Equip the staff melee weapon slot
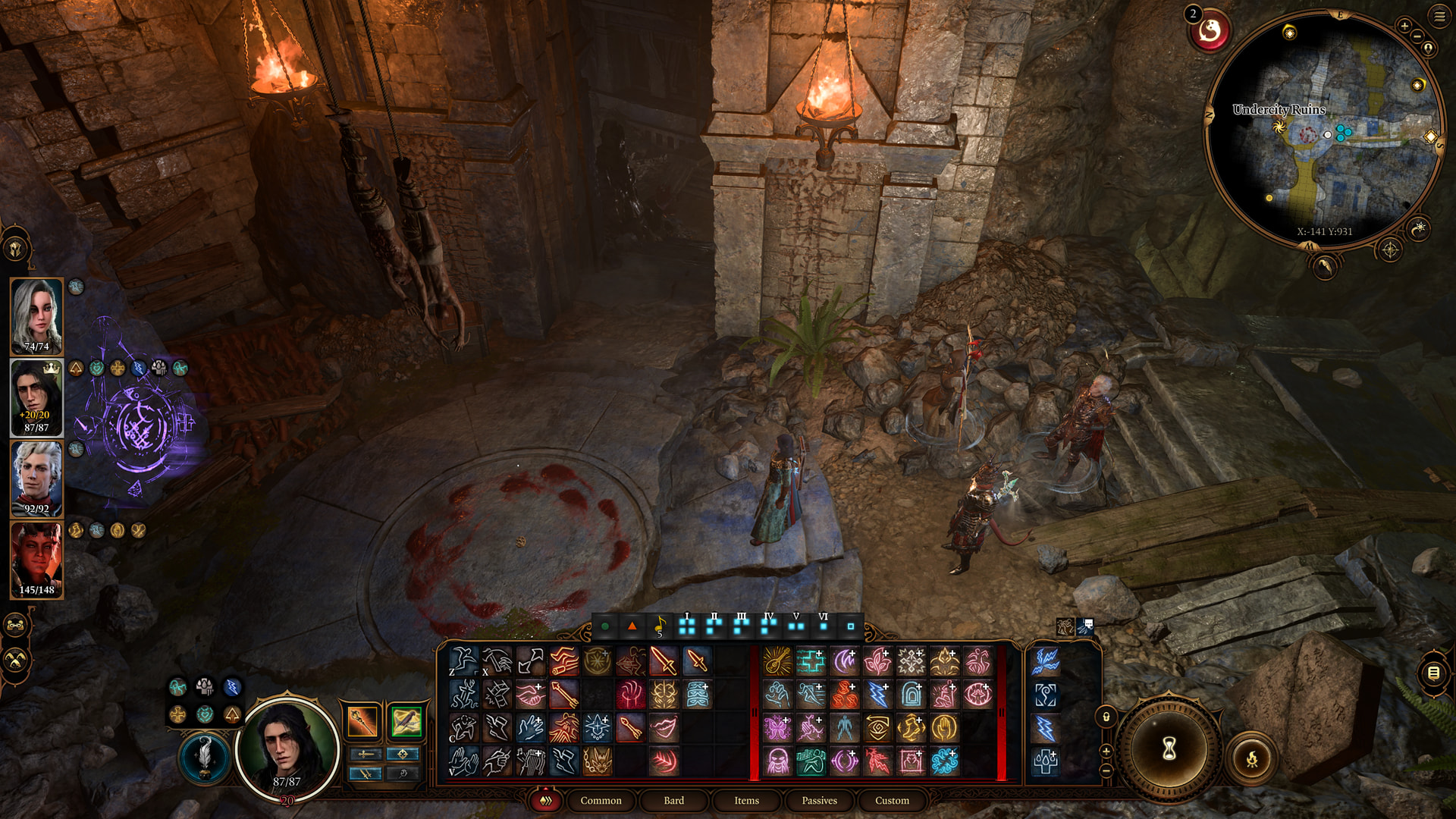1456x819 pixels. pyautogui.click(x=362, y=721)
